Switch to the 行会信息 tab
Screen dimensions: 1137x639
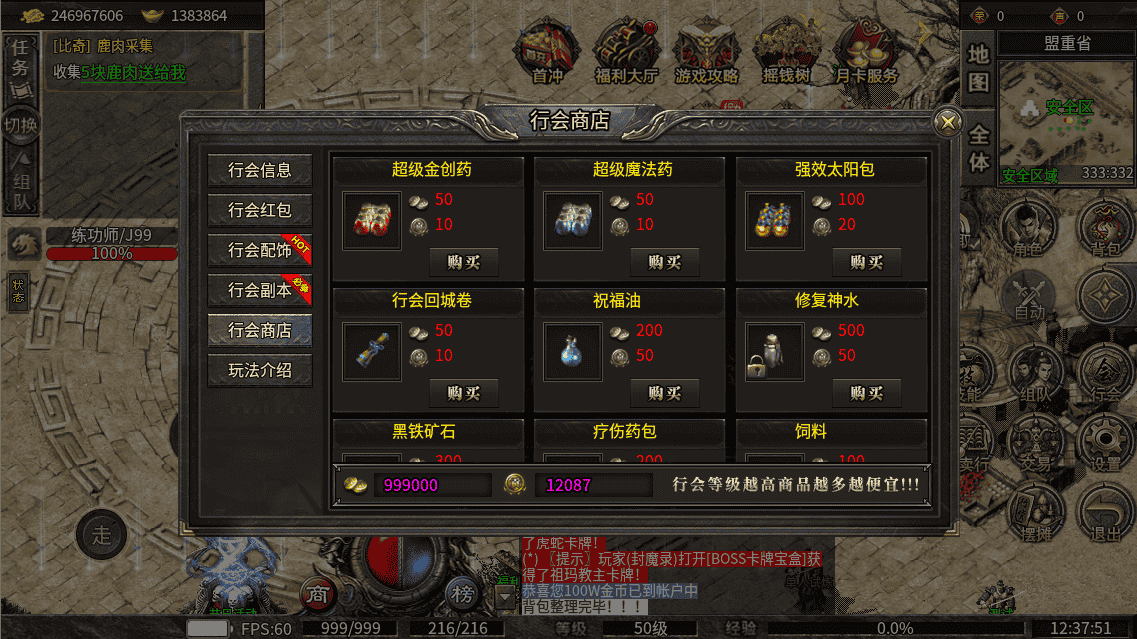pyautogui.click(x=260, y=170)
